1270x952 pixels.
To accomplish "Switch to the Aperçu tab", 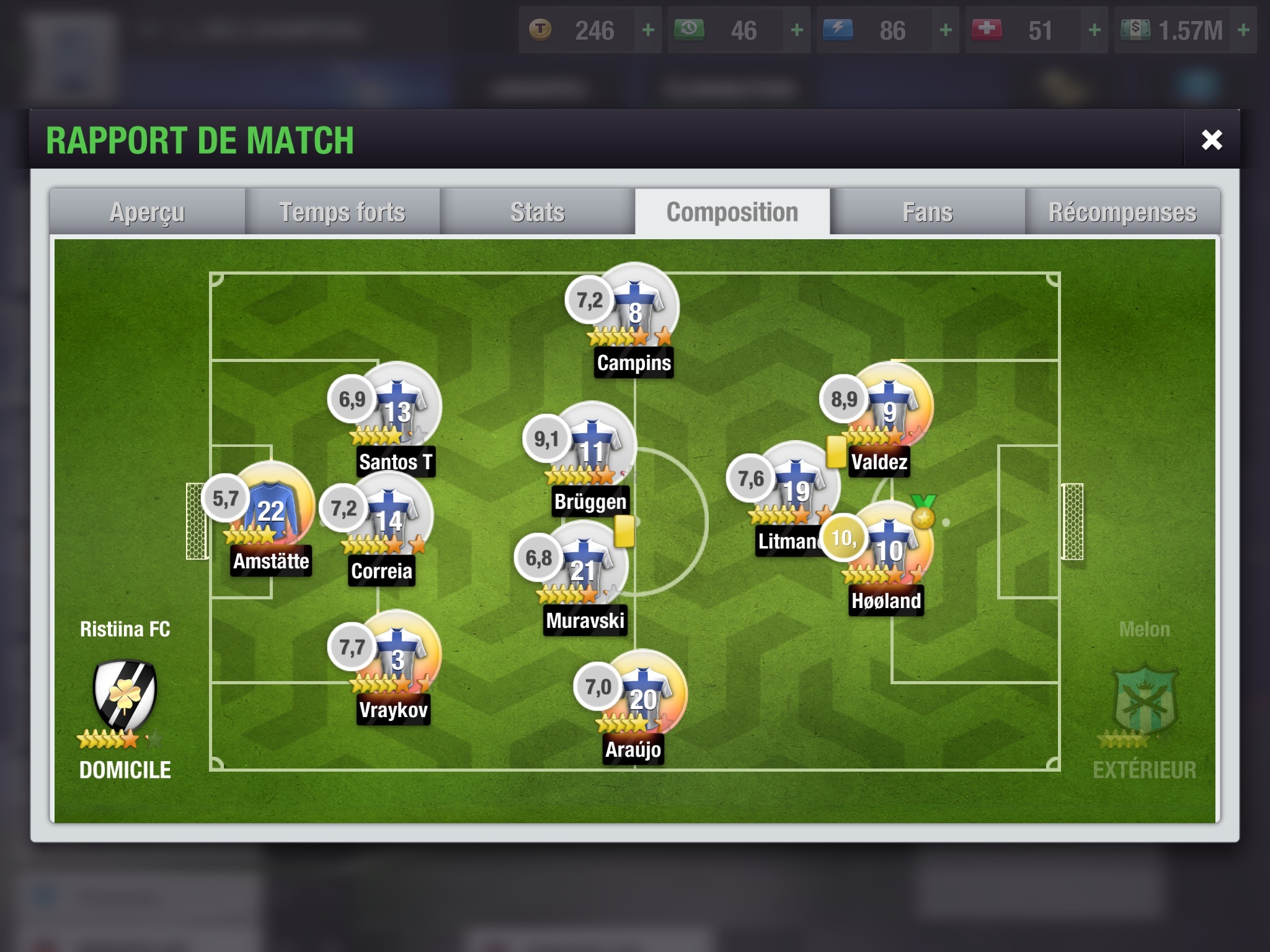I will click(x=147, y=212).
